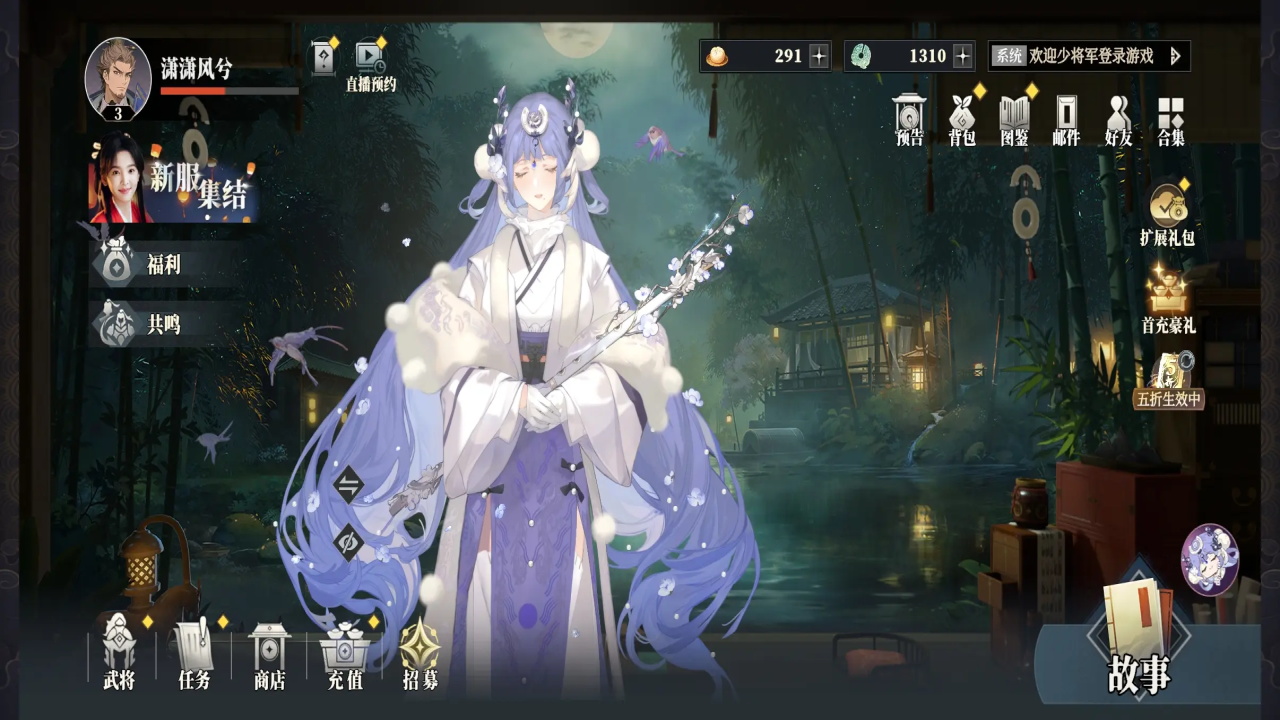
Task: Open the 新服集结 event banner
Action: tap(175, 182)
